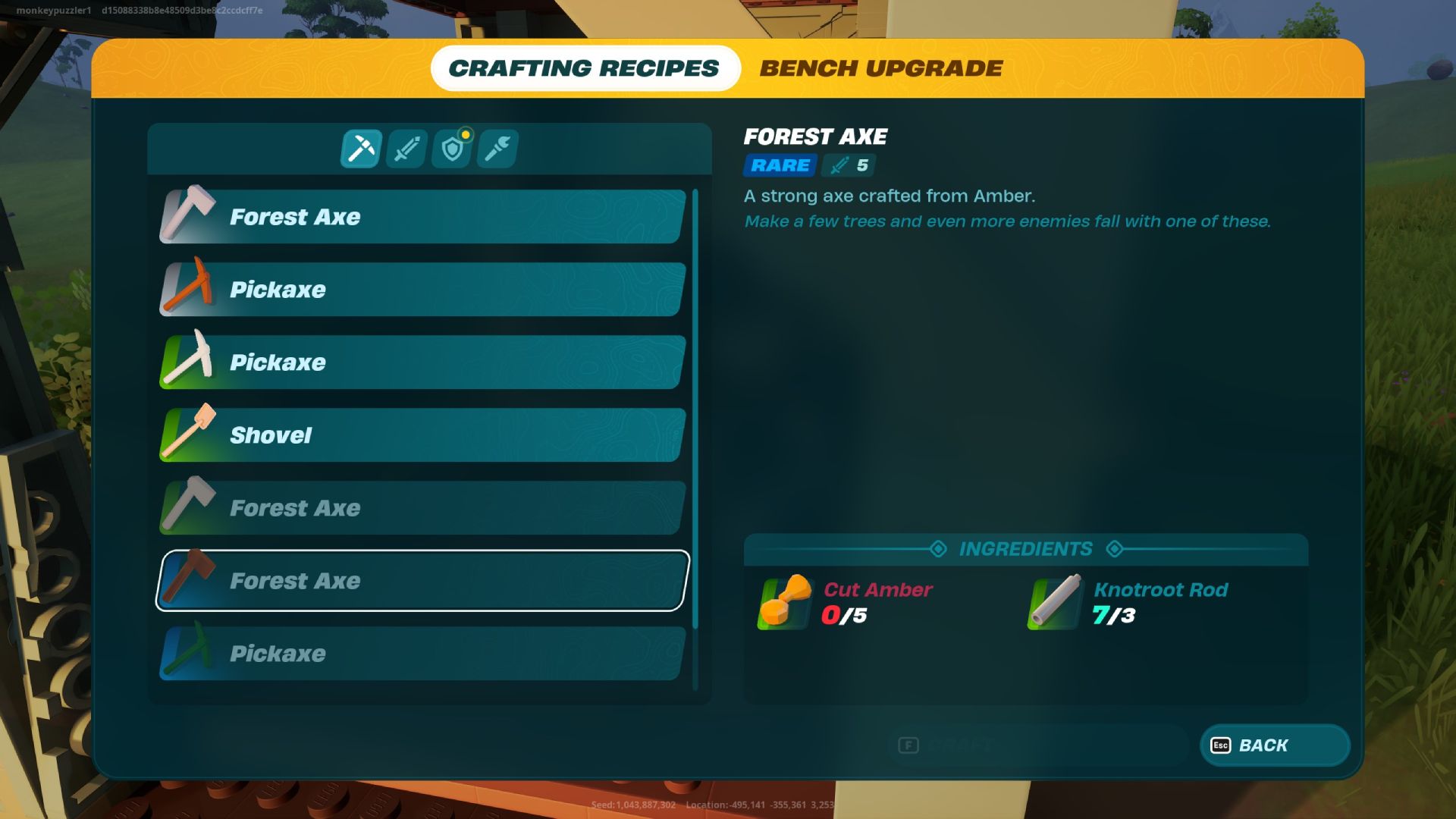The height and width of the screenshot is (819, 1456).
Task: Select the highlighted brown Forest Axe recipe
Action: tap(421, 580)
